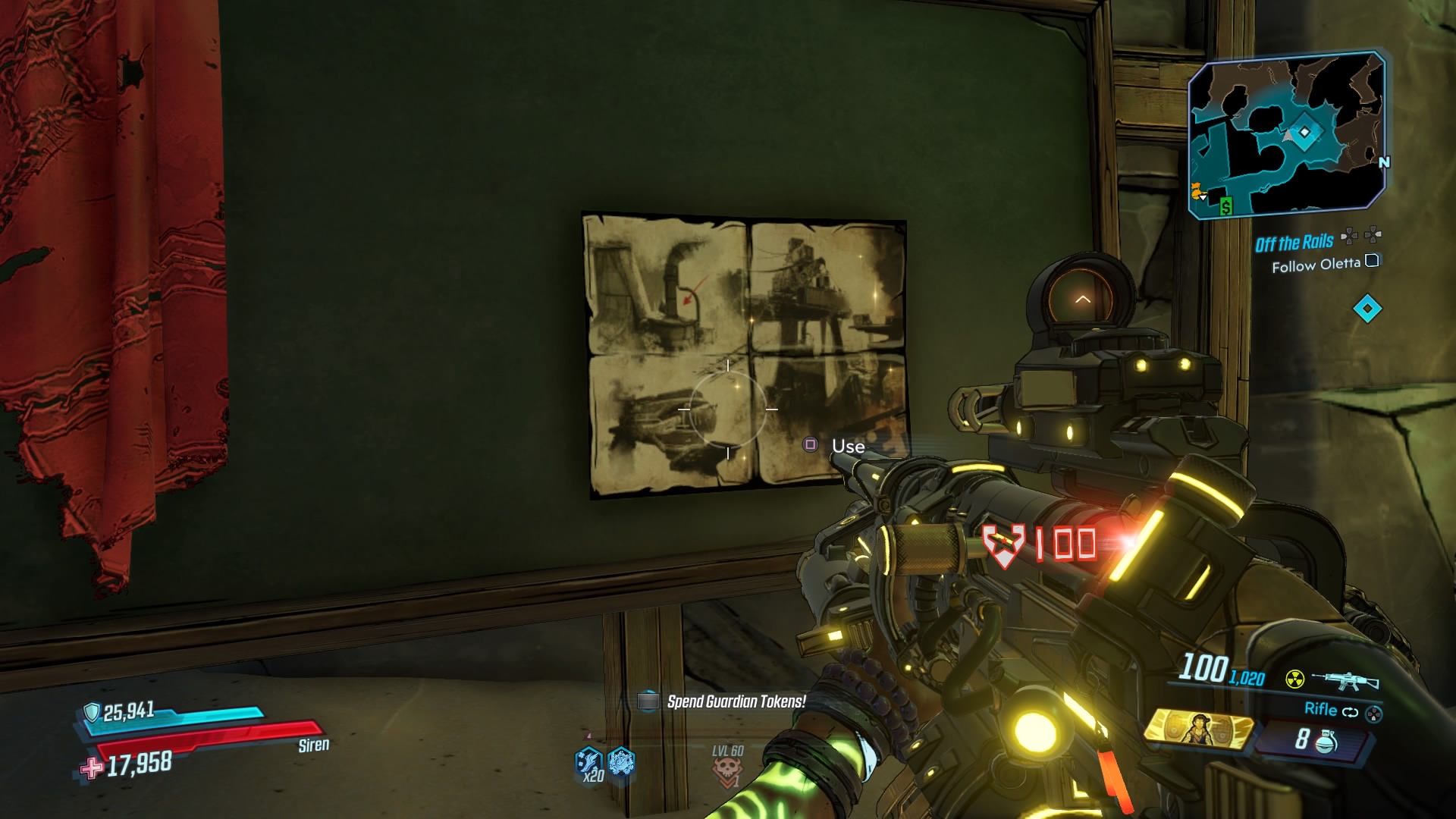
Task: Click the grenade icon showing 8 grenades
Action: click(x=1325, y=742)
